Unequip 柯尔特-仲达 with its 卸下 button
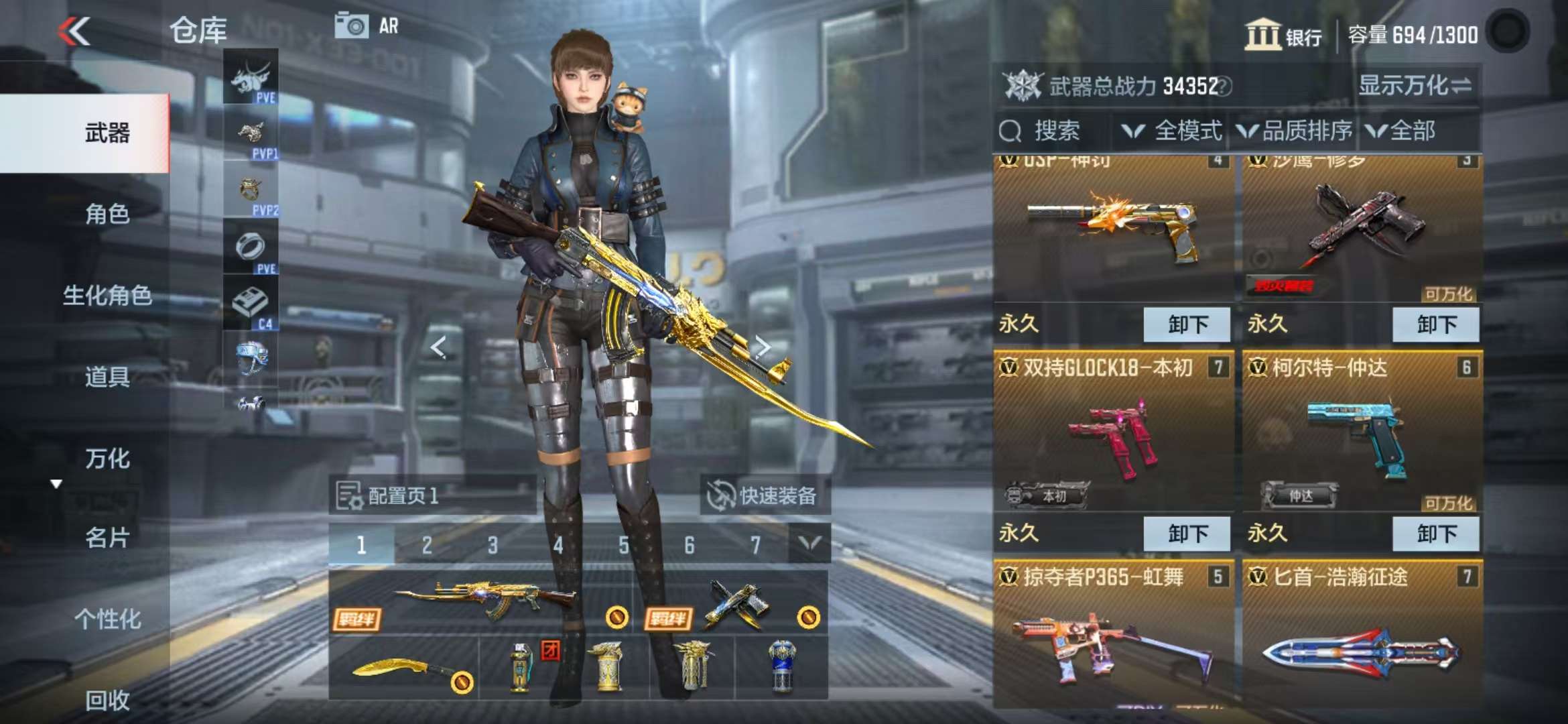This screenshot has width=1568, height=724. point(1435,534)
